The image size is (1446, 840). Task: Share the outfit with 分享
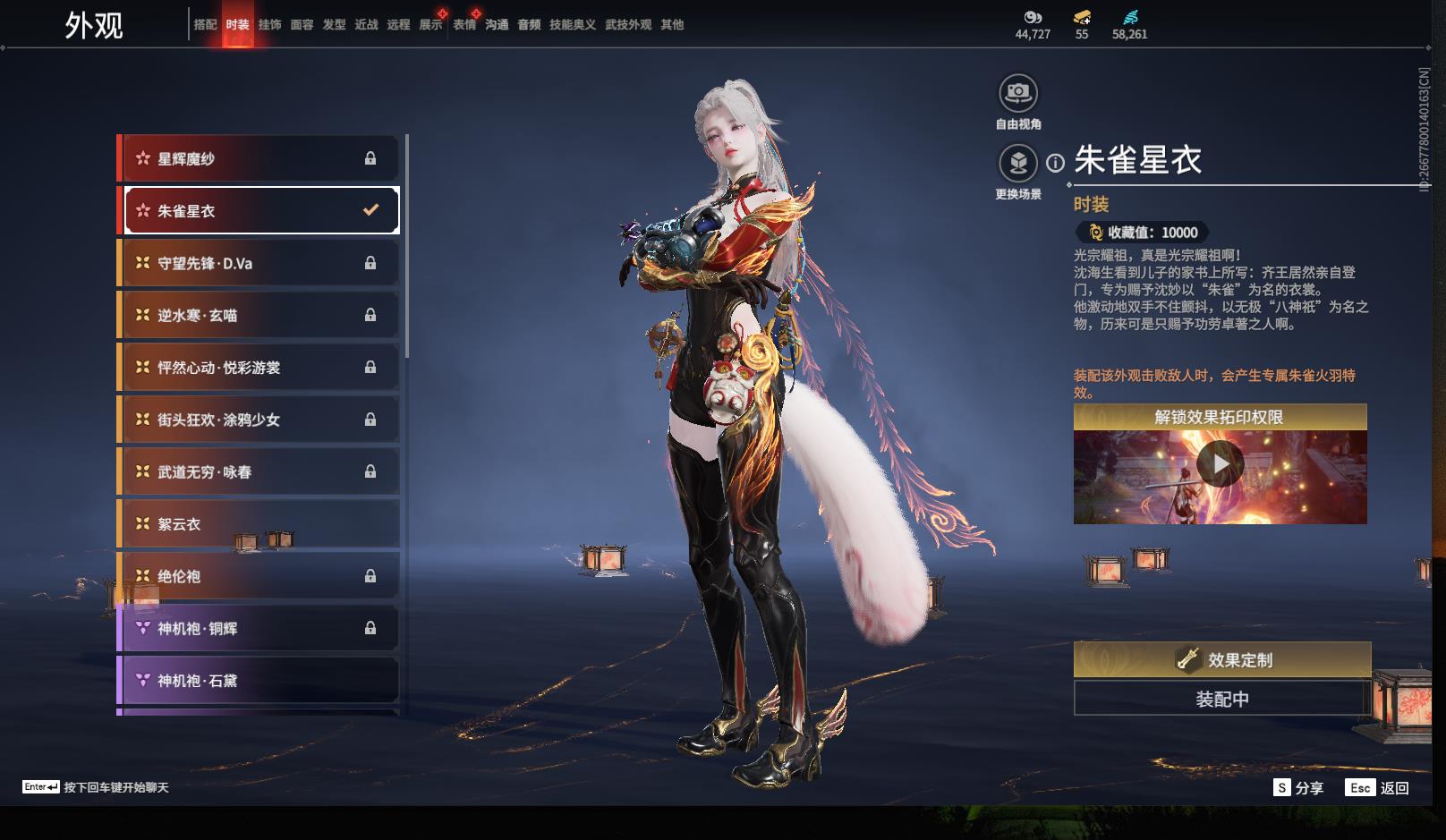click(x=1298, y=788)
